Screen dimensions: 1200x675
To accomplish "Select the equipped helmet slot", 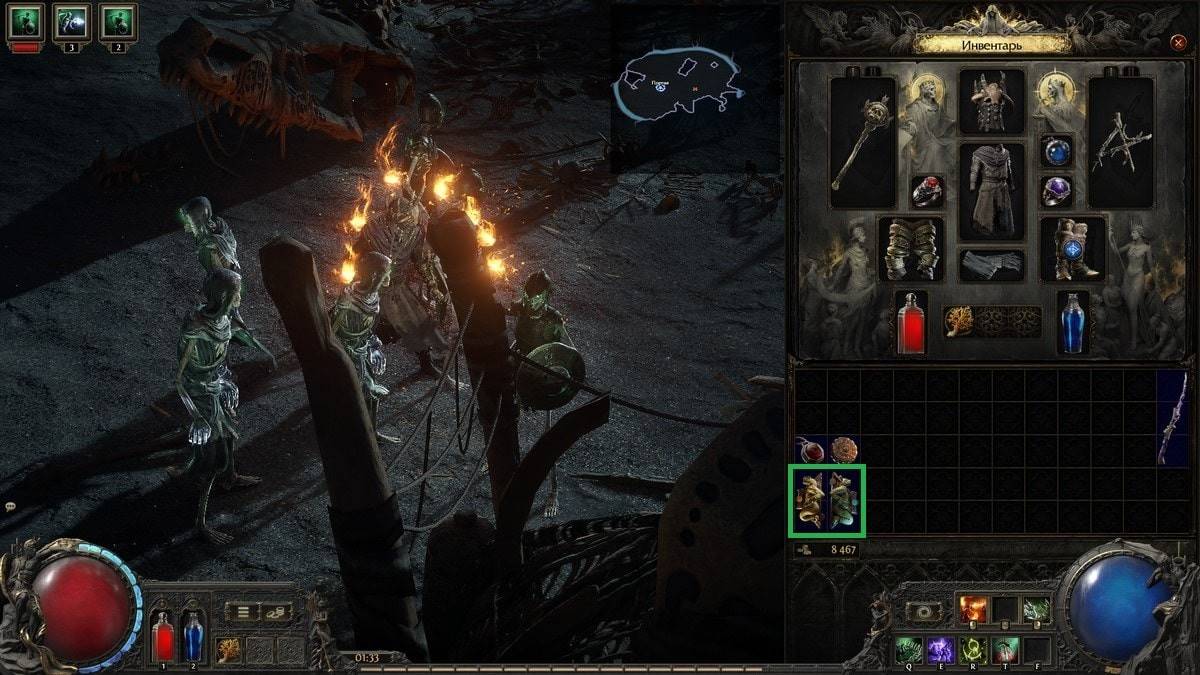I will pos(991,101).
